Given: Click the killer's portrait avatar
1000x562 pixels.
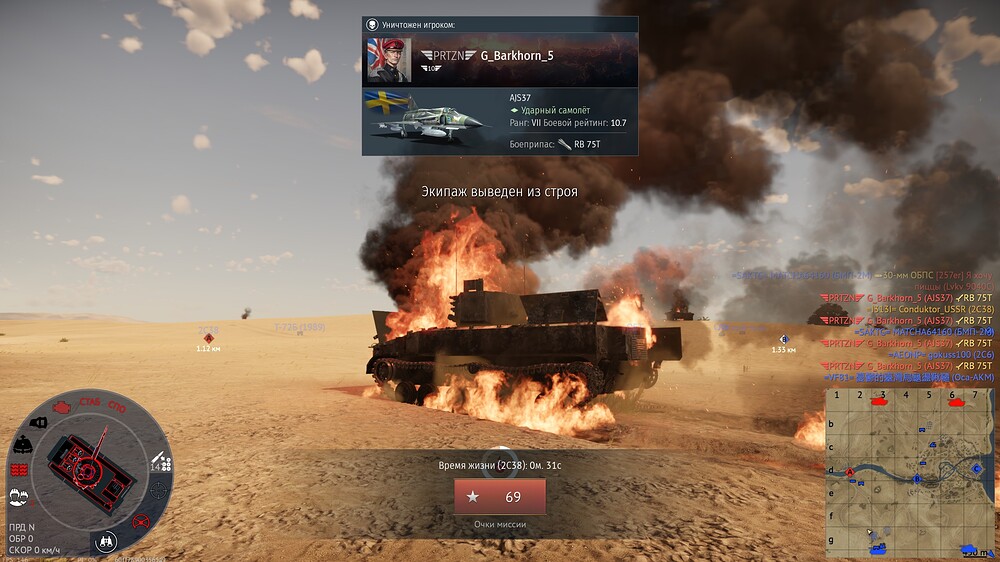Looking at the screenshot, I should point(389,60).
